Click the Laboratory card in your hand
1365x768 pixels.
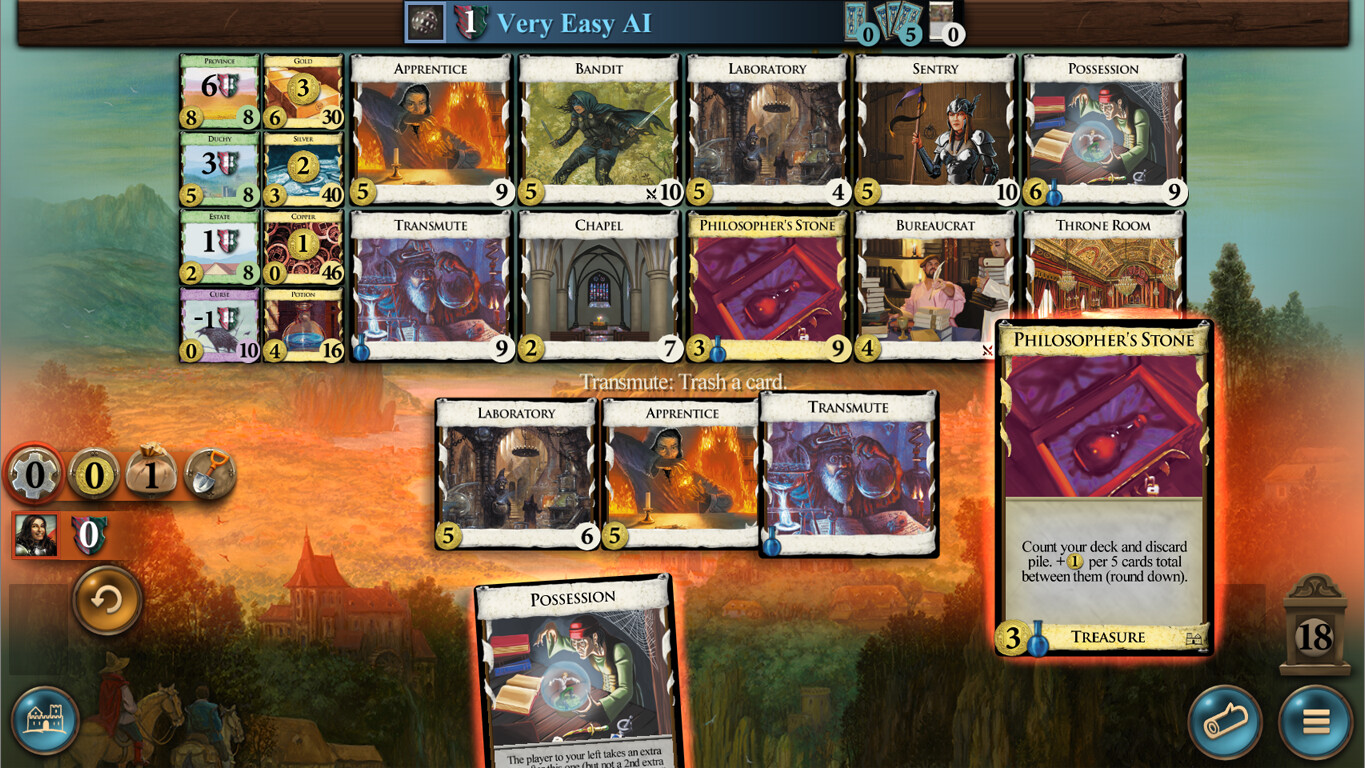[517, 470]
